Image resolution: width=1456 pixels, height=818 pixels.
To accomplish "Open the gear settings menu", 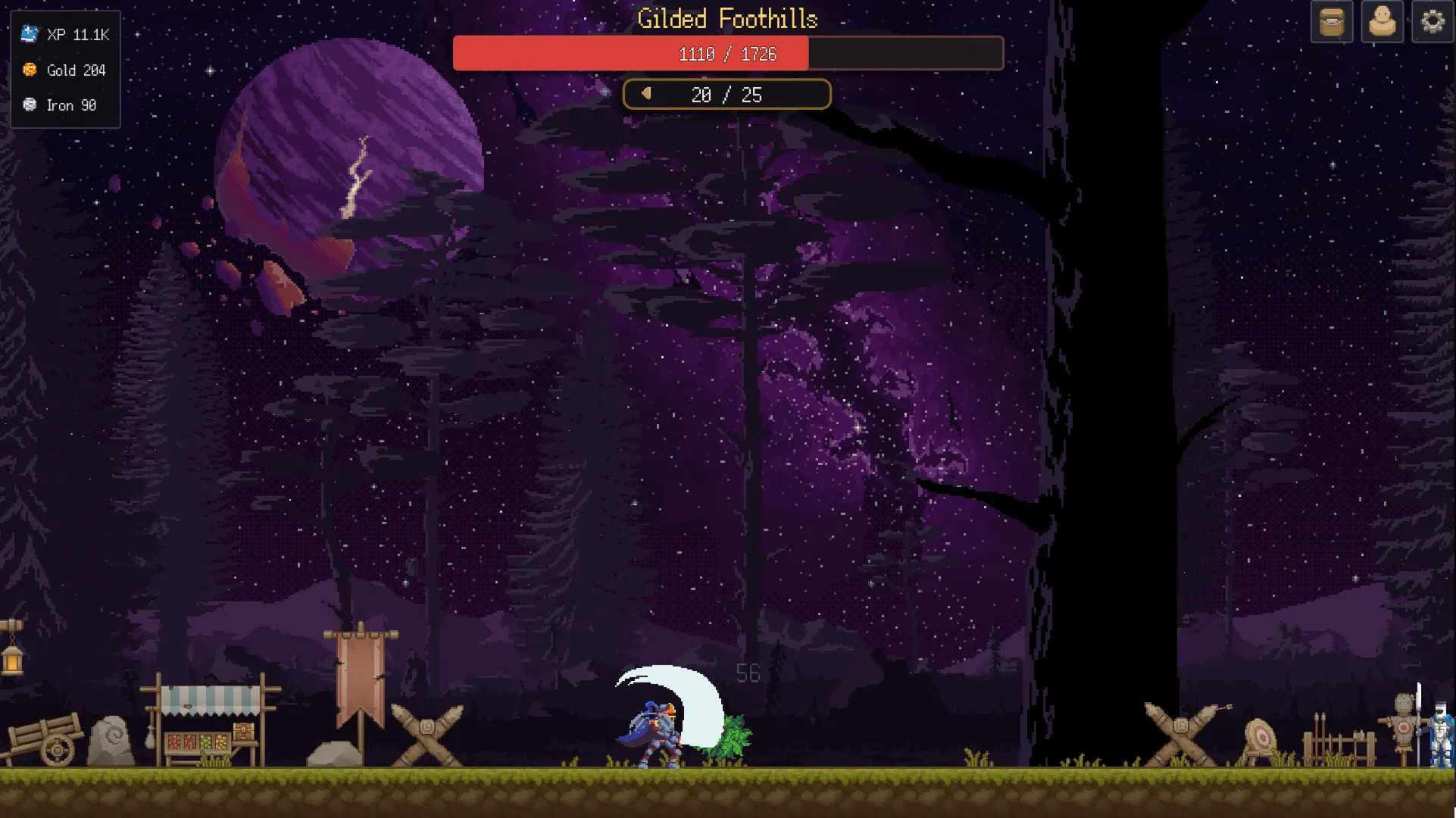I will coord(1432,22).
